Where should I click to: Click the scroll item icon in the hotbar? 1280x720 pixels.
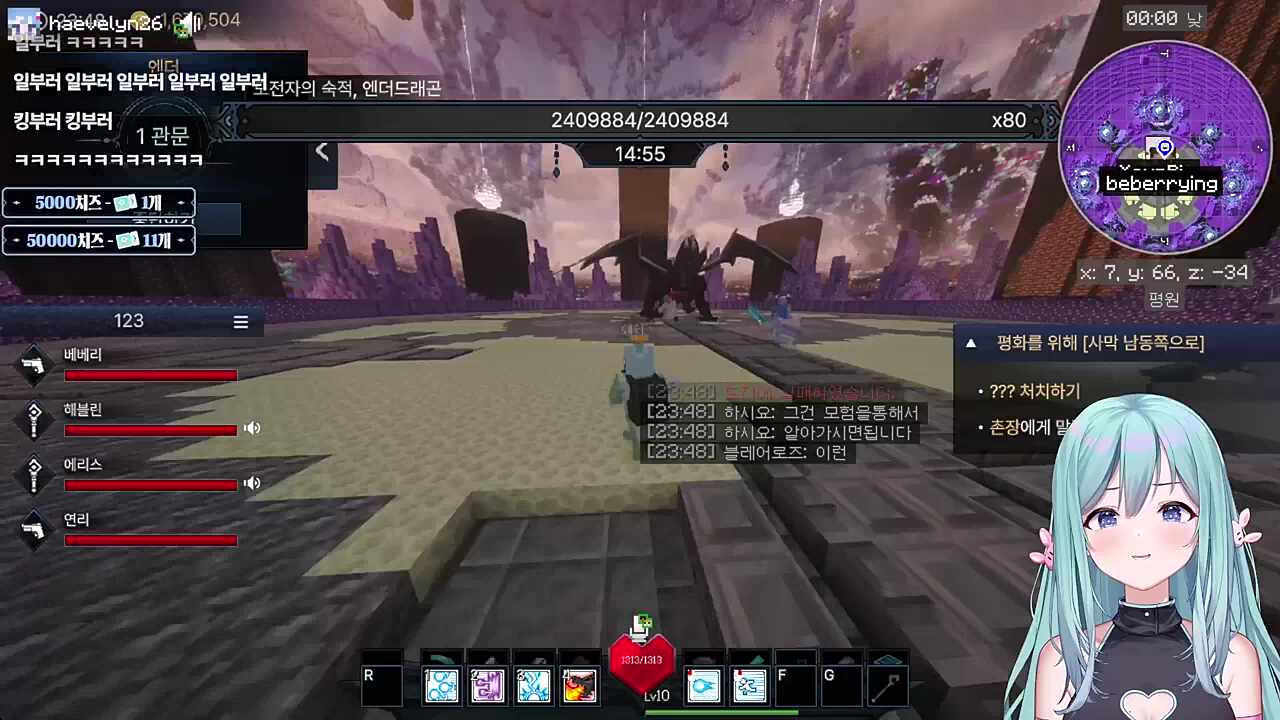click(749, 685)
